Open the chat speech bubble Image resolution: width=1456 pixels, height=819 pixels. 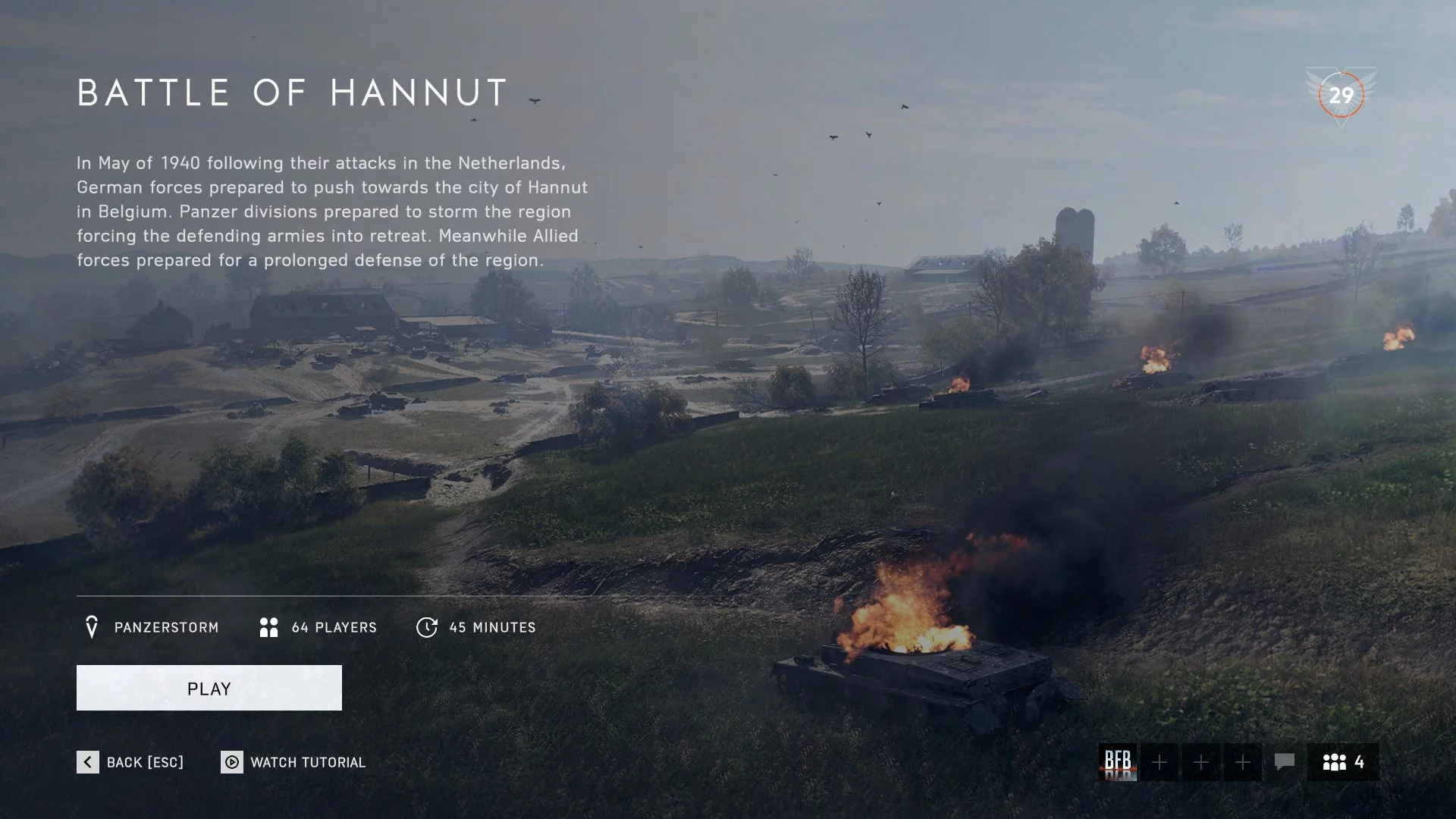[1284, 762]
